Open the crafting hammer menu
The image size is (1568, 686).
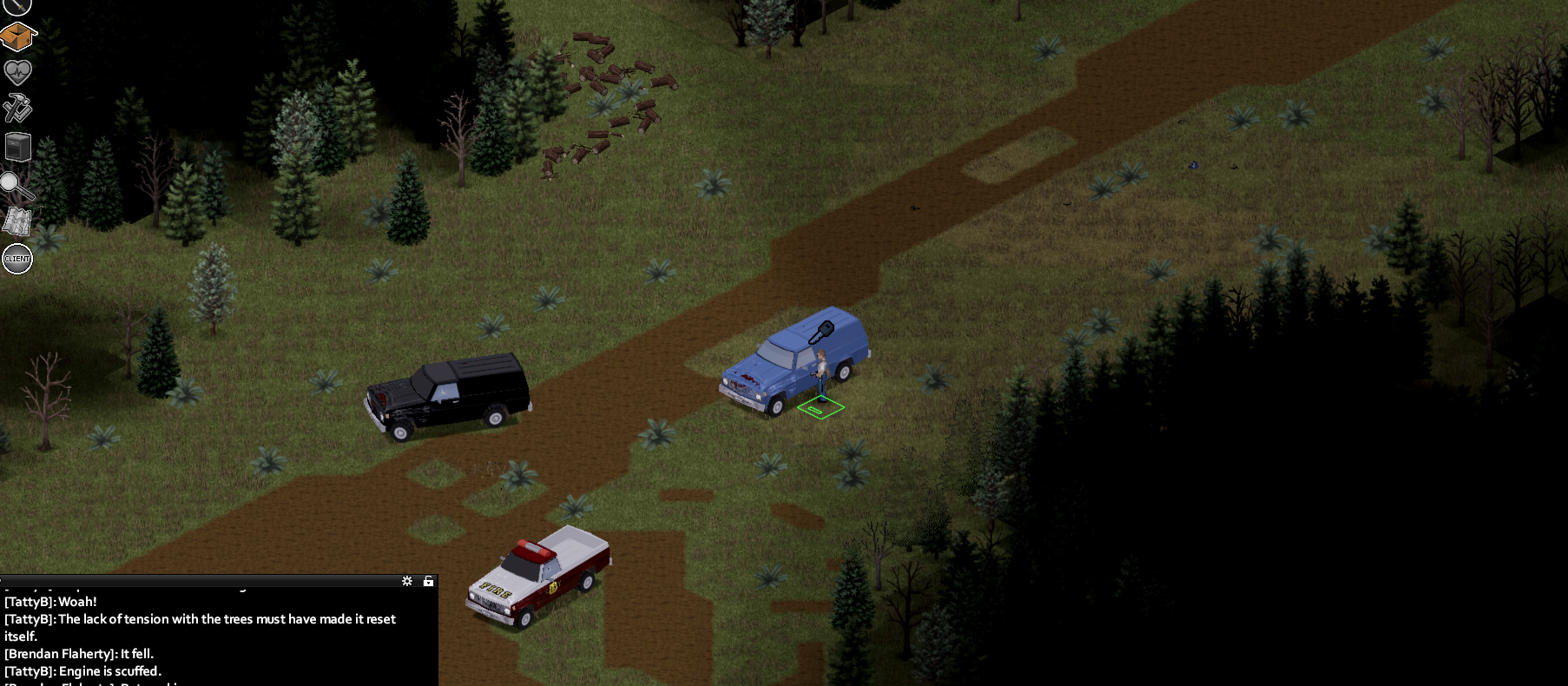(17, 108)
